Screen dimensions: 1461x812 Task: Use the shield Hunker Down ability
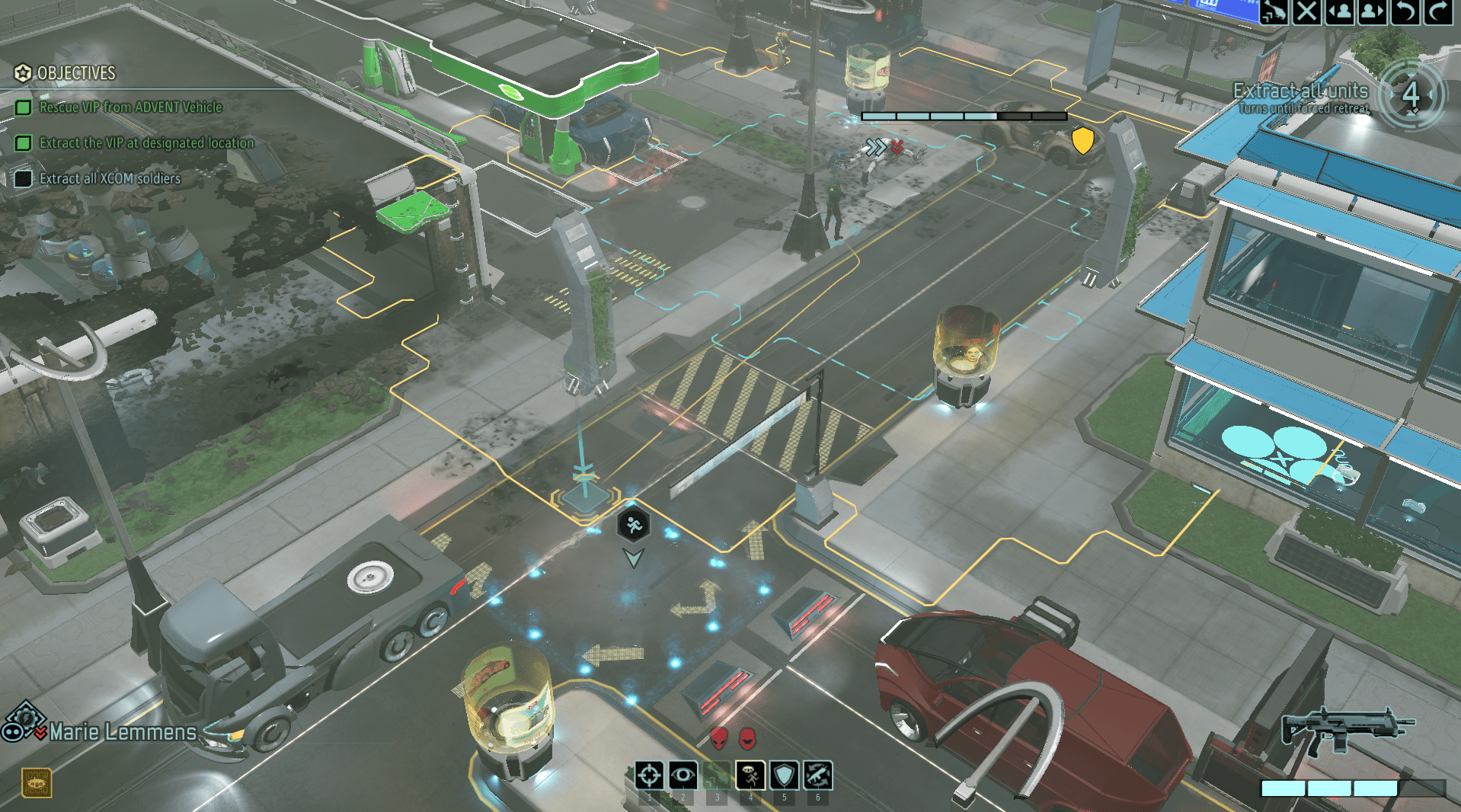pos(784,776)
